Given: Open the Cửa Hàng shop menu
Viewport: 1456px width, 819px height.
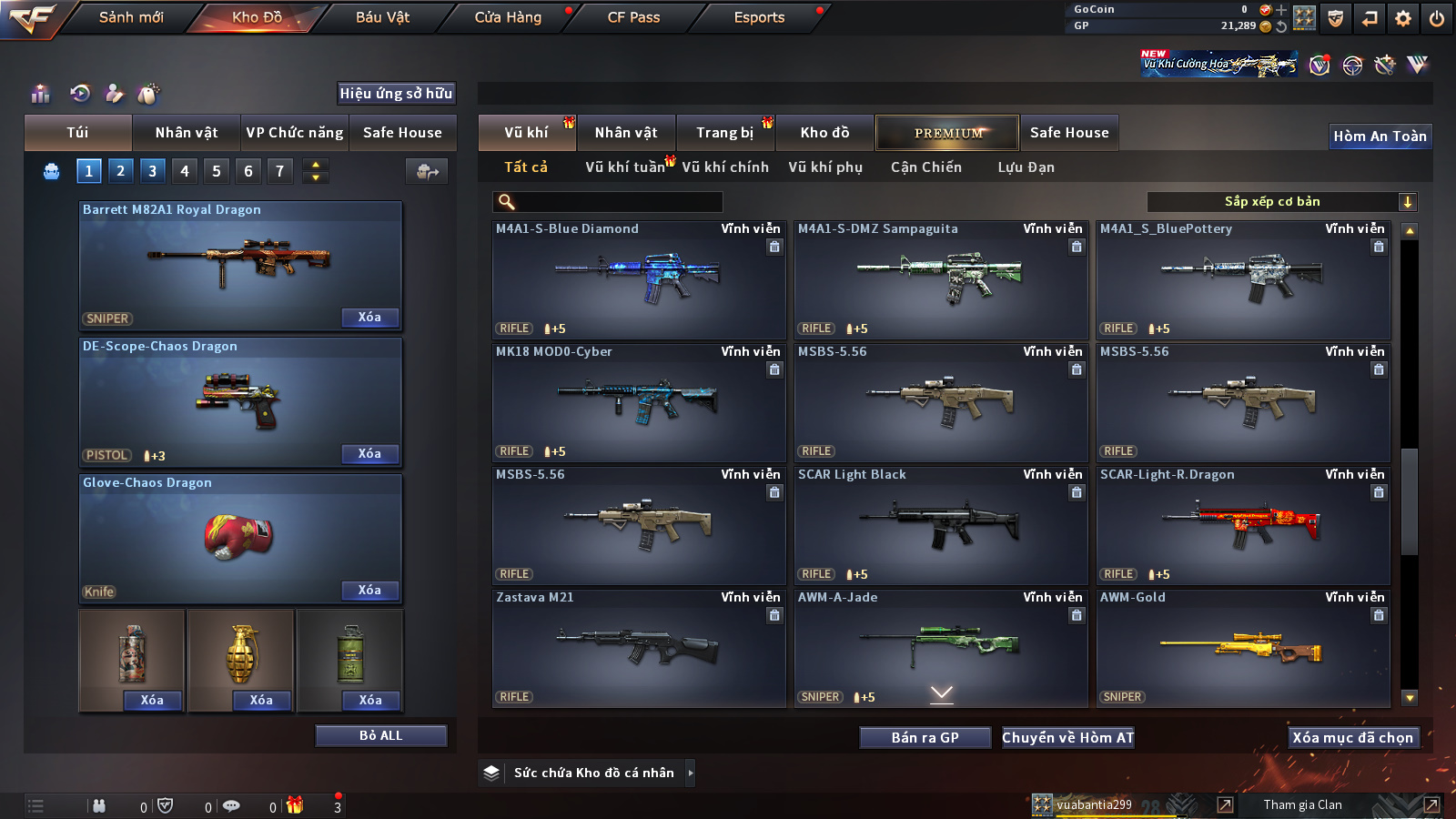Looking at the screenshot, I should pos(508,17).
